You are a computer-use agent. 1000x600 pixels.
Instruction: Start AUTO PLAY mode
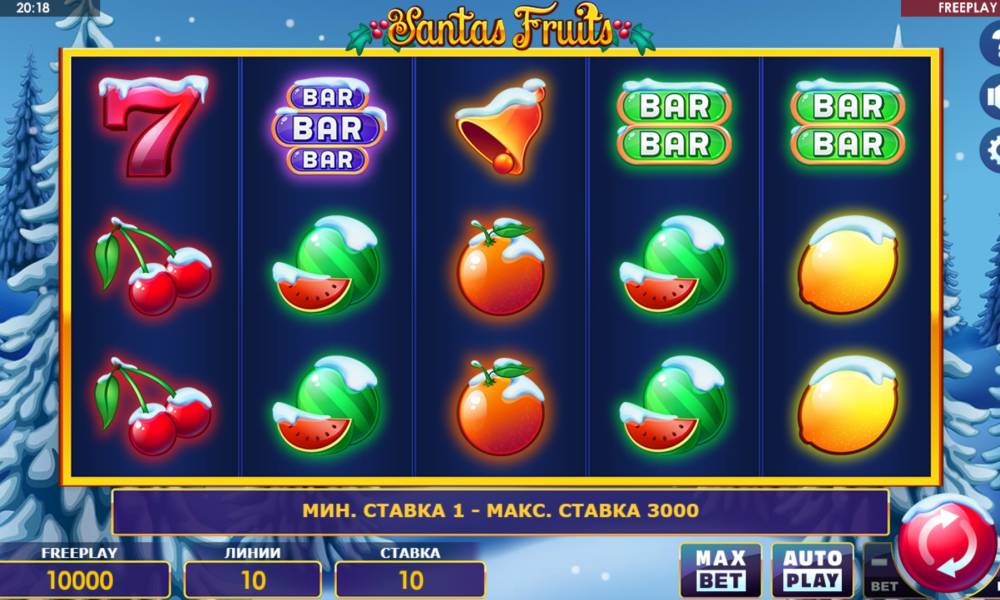812,570
